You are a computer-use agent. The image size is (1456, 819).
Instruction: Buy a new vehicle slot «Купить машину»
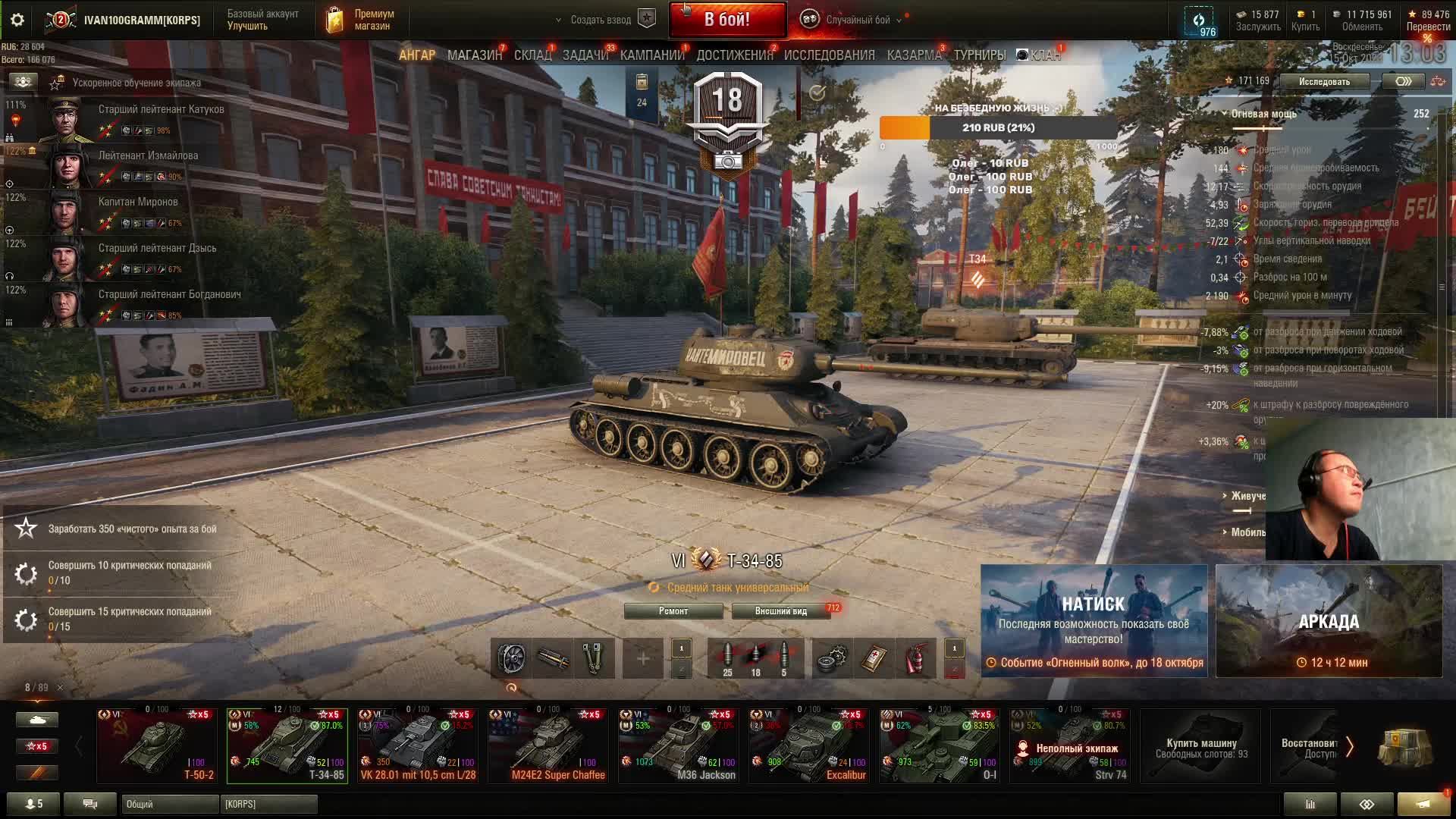pyautogui.click(x=1201, y=747)
